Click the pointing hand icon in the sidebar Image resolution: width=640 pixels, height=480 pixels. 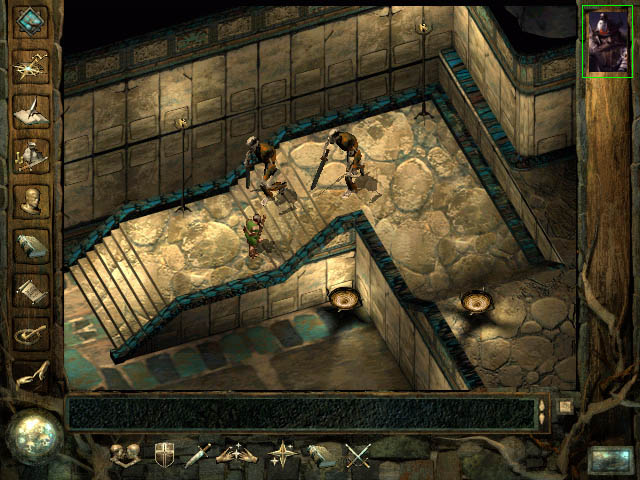[30, 376]
